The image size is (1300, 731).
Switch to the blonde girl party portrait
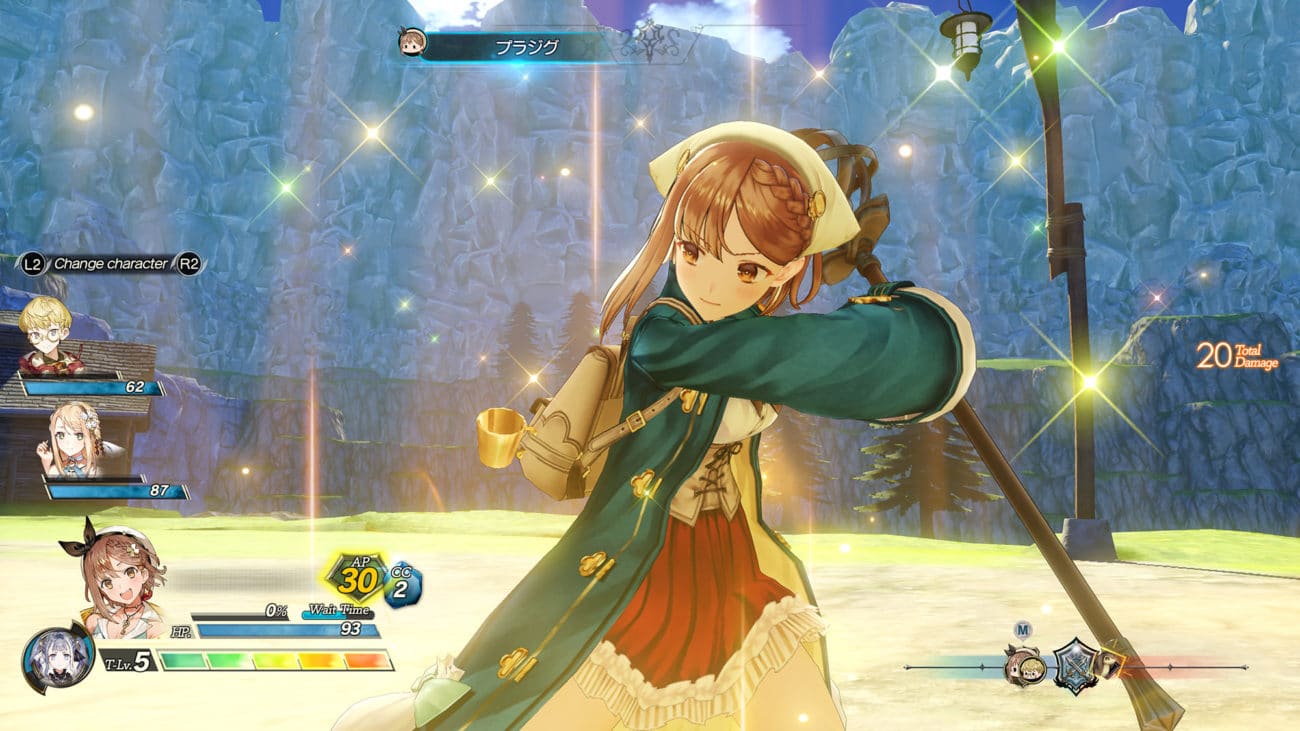point(74,438)
